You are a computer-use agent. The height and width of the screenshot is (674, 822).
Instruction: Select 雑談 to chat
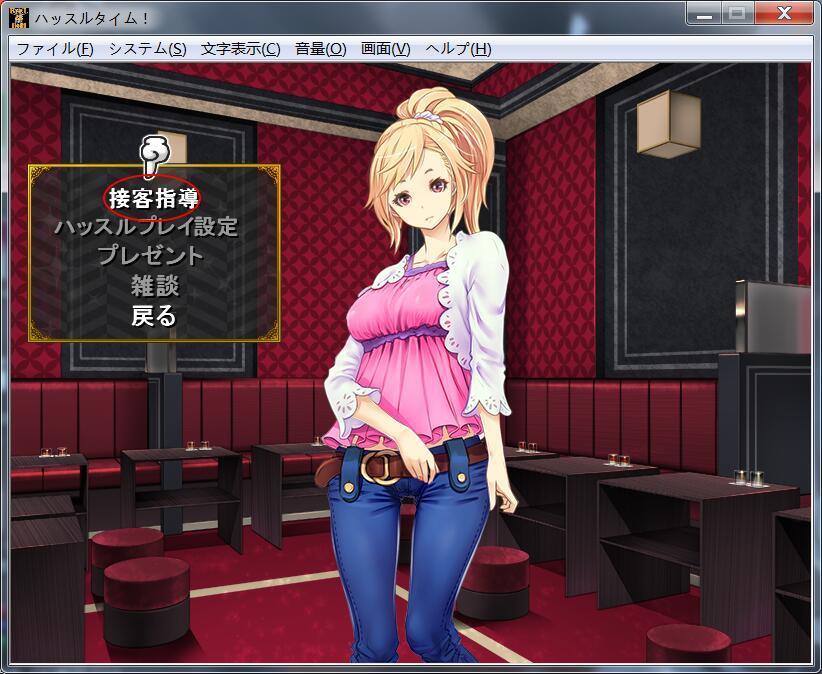154,285
